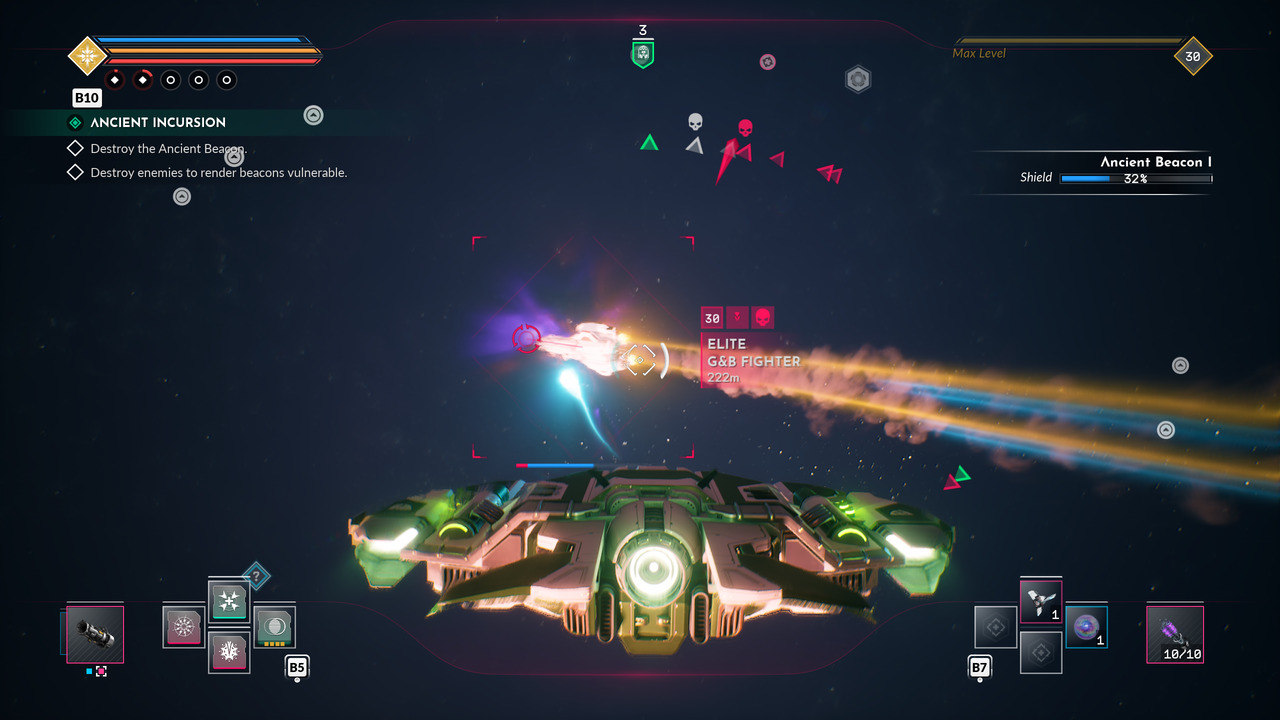Trigger the shield sphere device ability
Screen dimensions: 1280x720
(x=274, y=627)
